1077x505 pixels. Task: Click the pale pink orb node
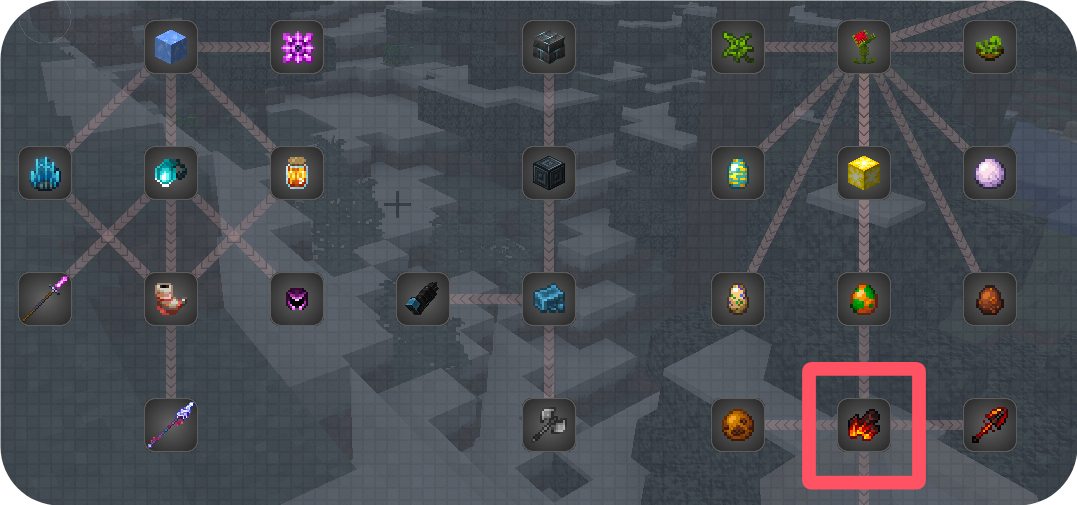pyautogui.click(x=990, y=173)
